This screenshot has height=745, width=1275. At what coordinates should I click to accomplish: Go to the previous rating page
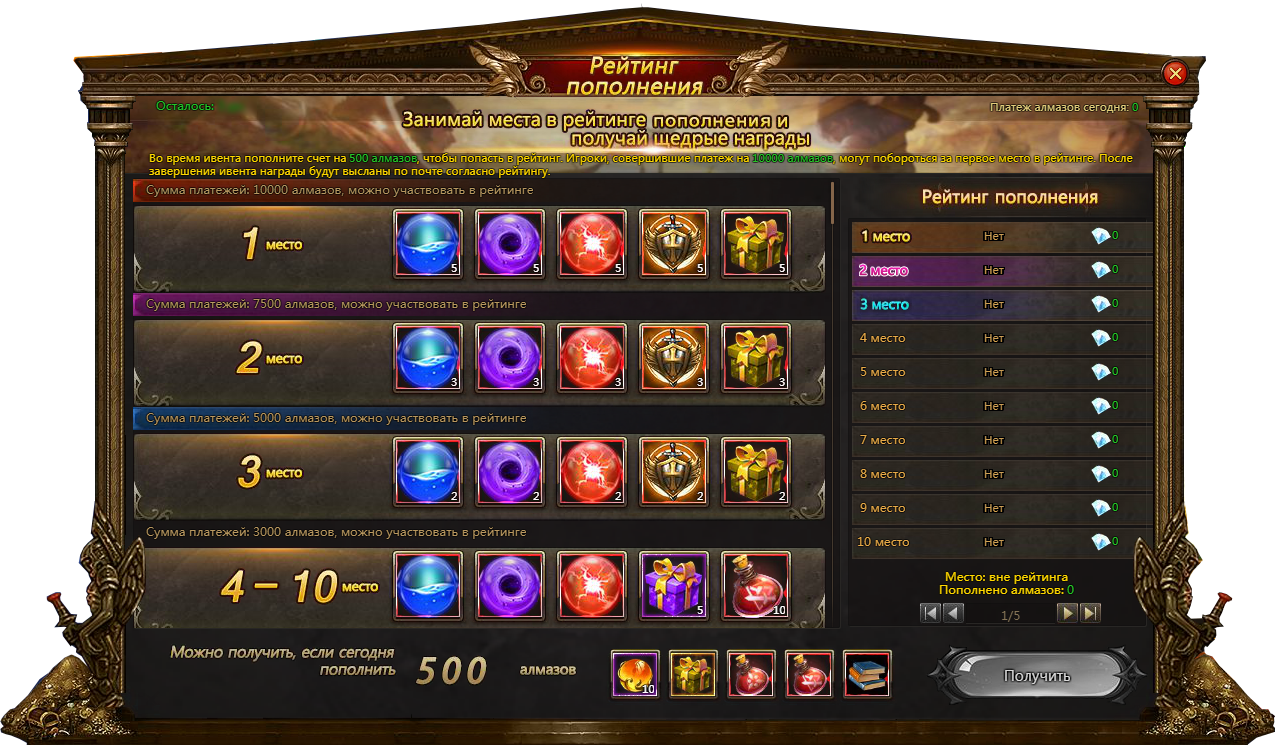pos(954,613)
